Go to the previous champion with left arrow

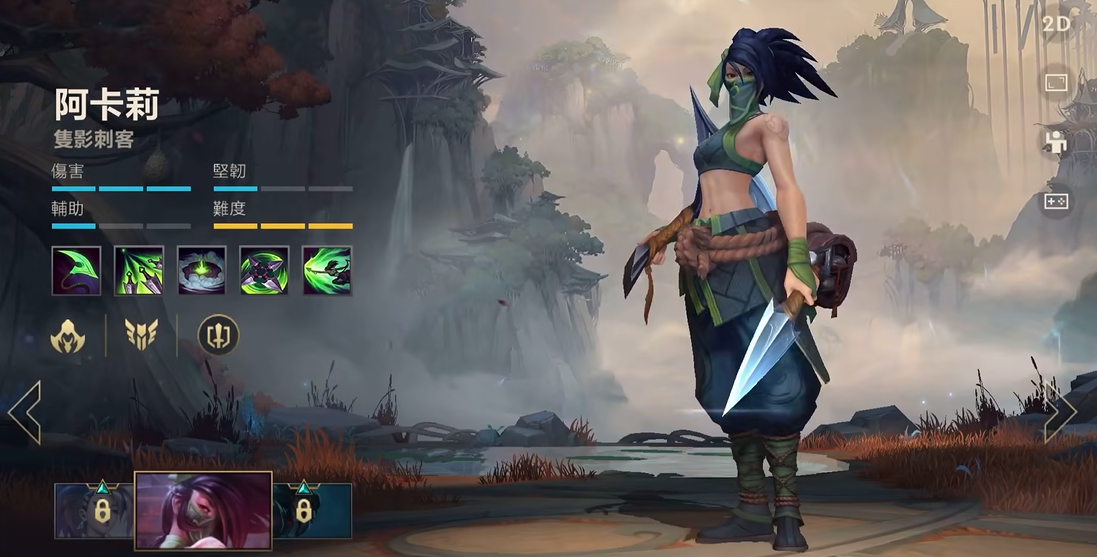pos(24,410)
